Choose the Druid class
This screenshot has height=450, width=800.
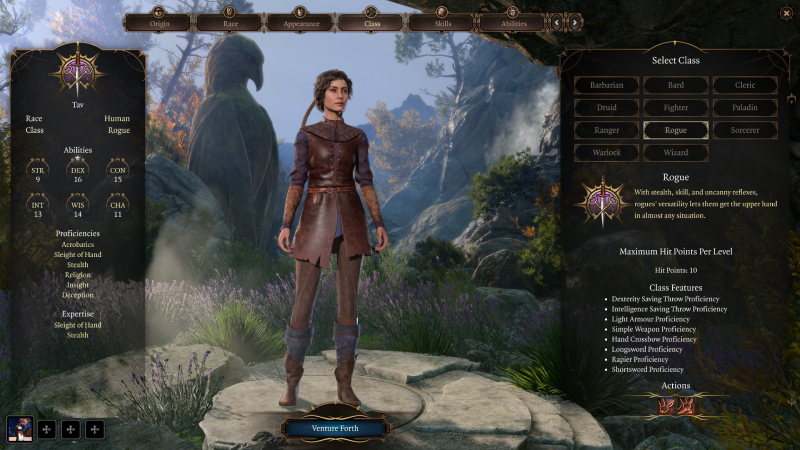point(607,107)
